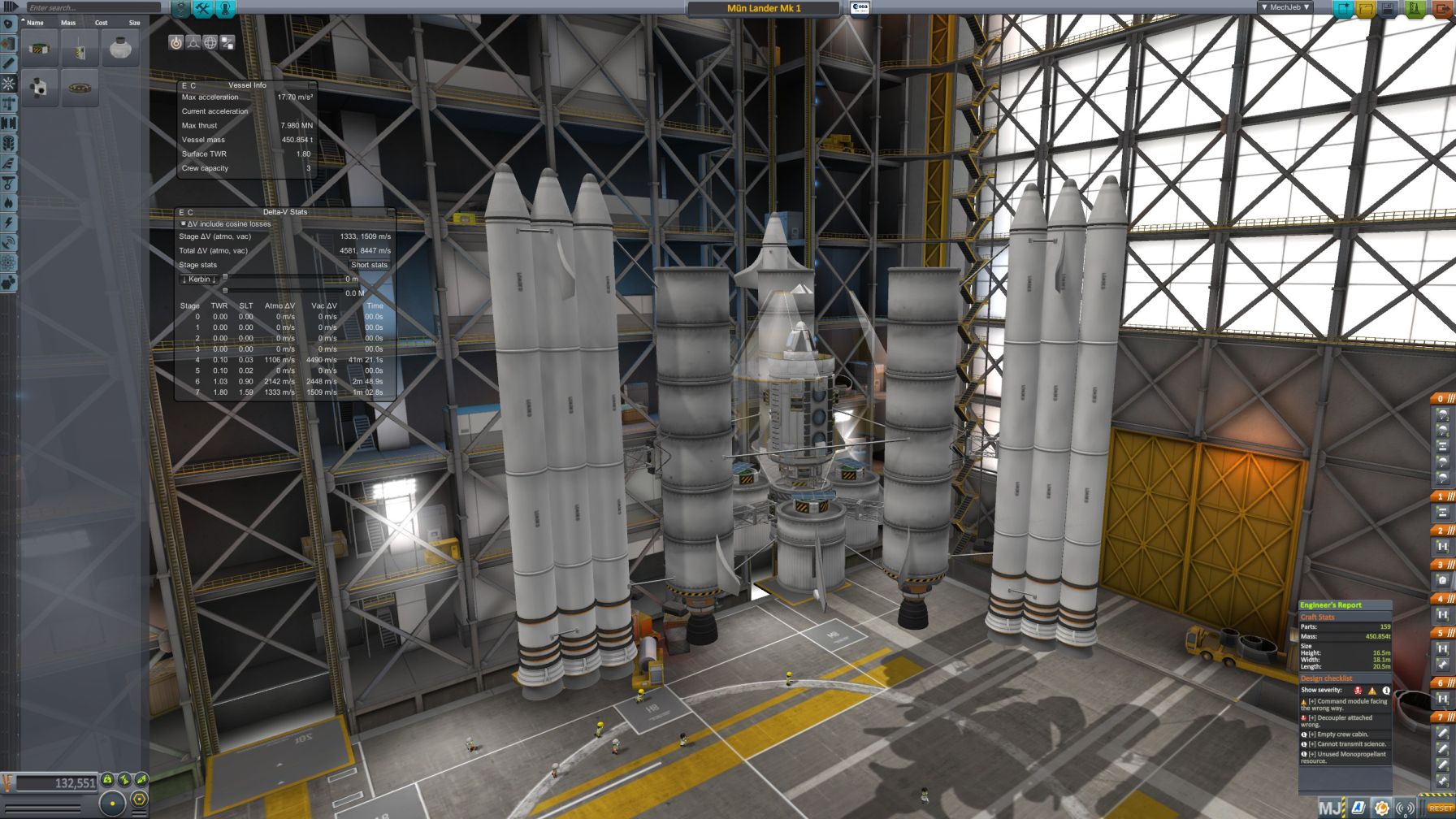Edit the vessel name Mün Lander Mk 1
1456x819 pixels.
tap(763, 8)
